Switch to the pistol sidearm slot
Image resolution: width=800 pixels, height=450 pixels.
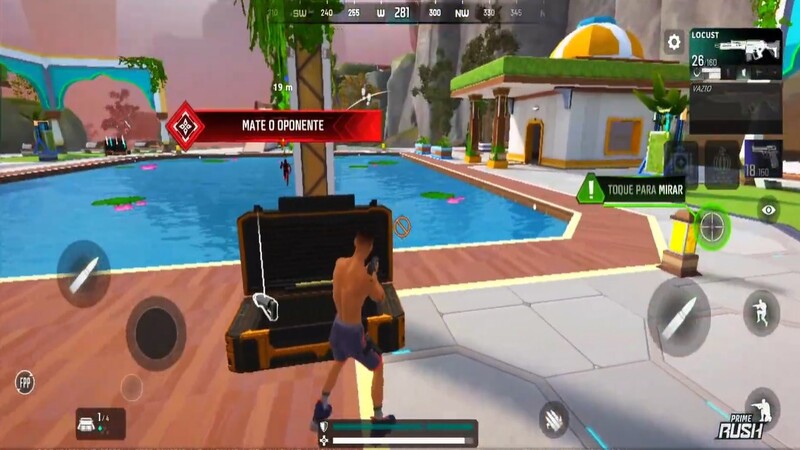(x=762, y=160)
